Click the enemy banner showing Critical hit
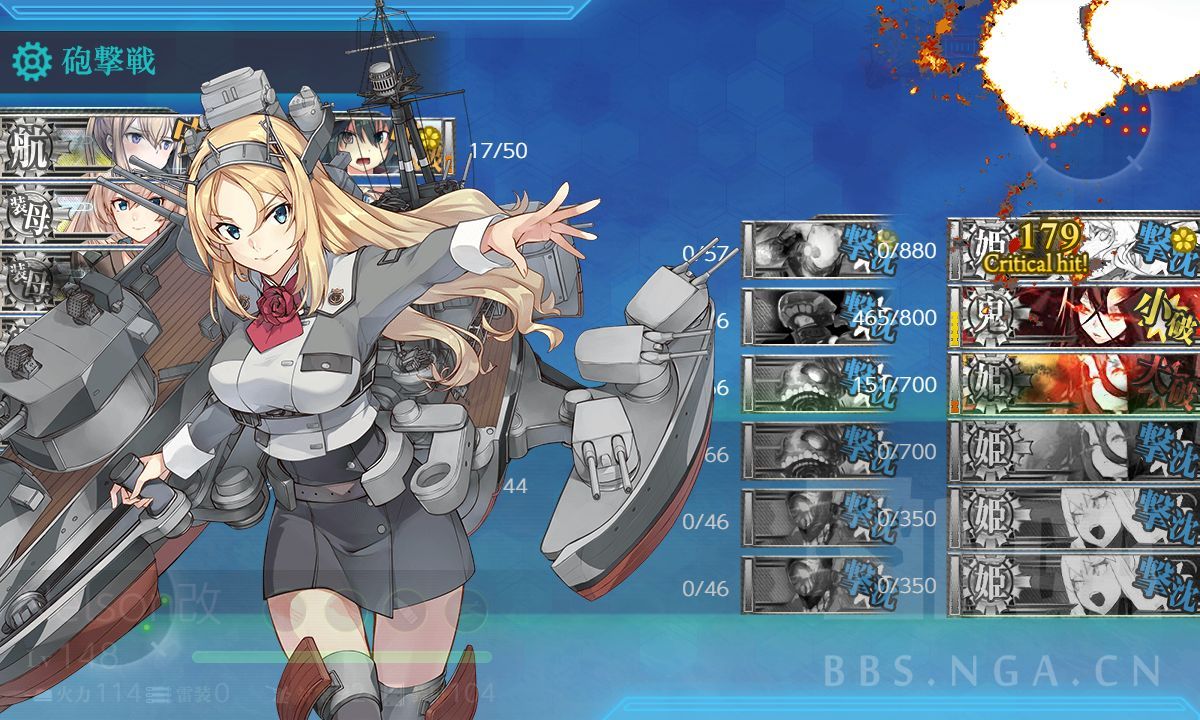The image size is (1200, 720). coord(1075,249)
